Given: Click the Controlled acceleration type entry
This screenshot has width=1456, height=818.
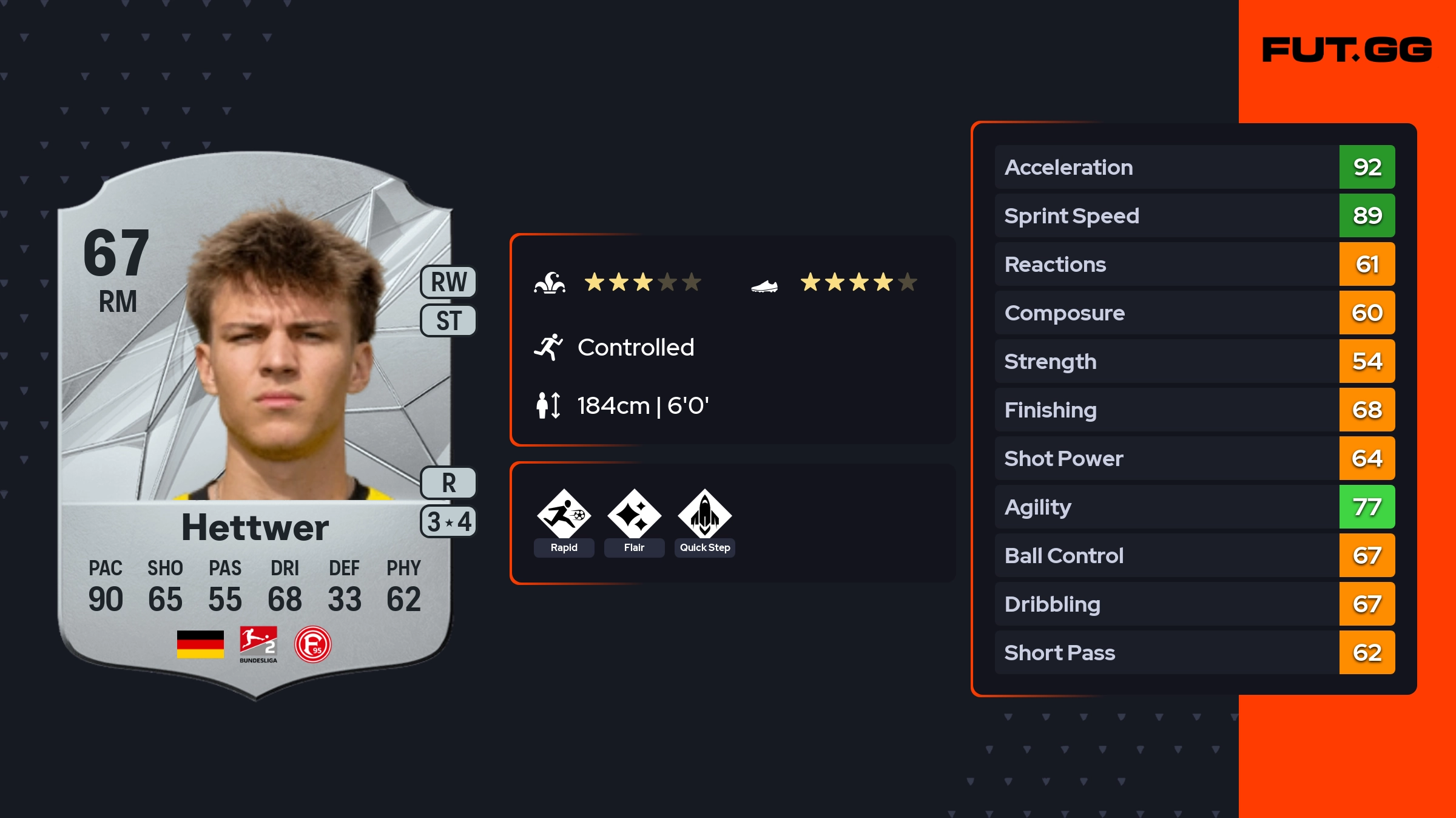Looking at the screenshot, I should [x=635, y=348].
